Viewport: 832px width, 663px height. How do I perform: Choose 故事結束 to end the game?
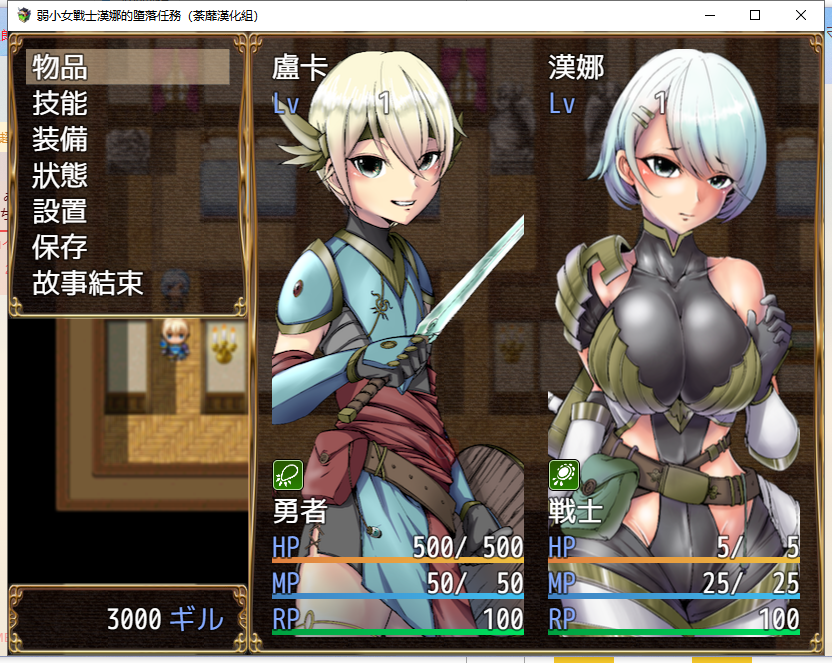coord(88,283)
